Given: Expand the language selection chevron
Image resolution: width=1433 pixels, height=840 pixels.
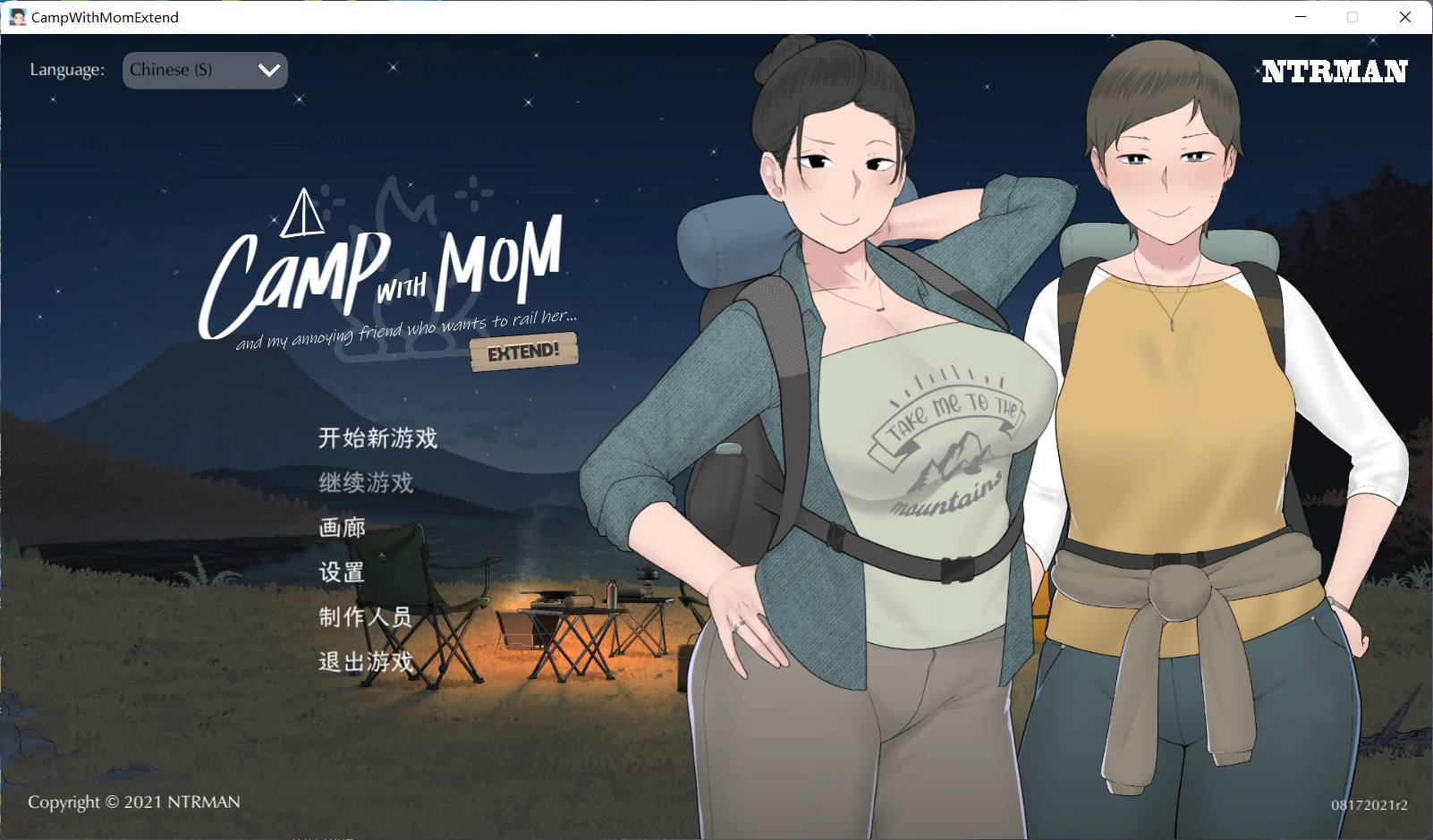Looking at the screenshot, I should pos(267,70).
